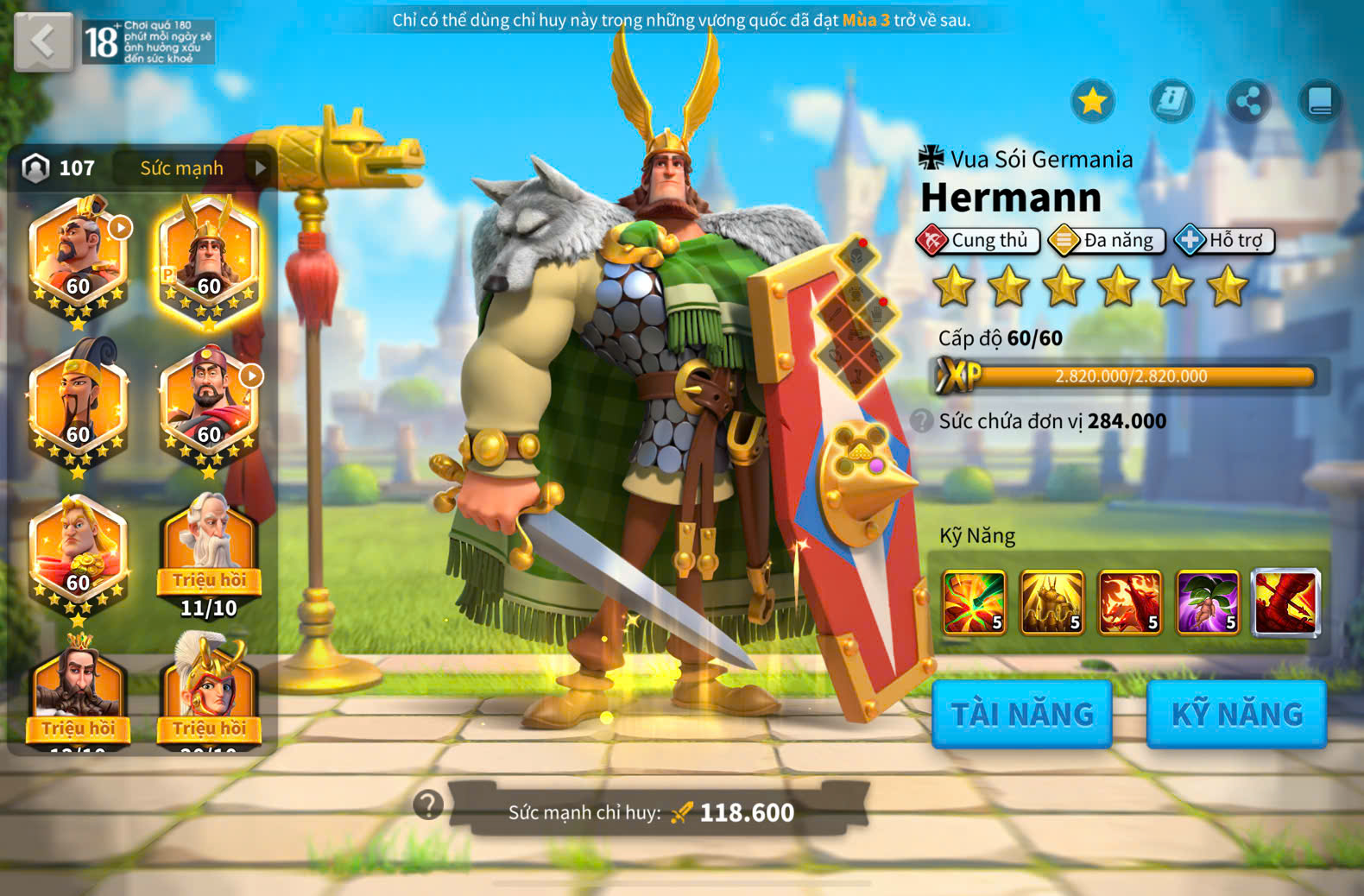Select the red flame third skill icon
This screenshot has width=1364, height=896.
coord(1129,602)
